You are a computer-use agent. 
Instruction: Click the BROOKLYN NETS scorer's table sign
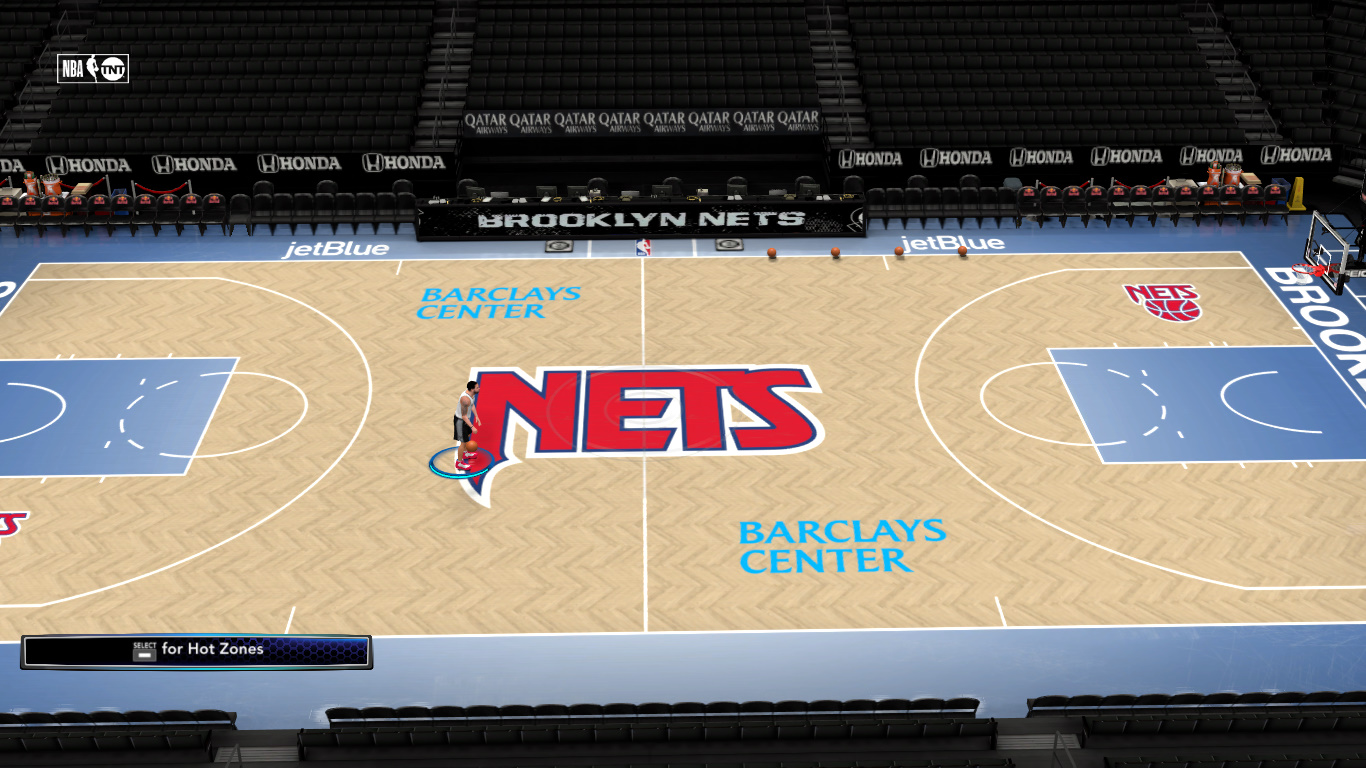tap(640, 217)
